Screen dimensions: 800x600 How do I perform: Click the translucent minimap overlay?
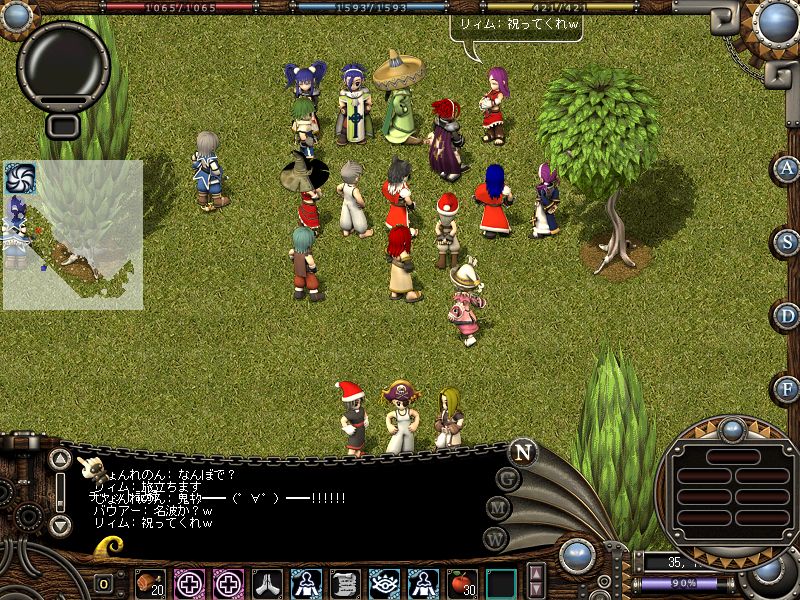click(72, 235)
